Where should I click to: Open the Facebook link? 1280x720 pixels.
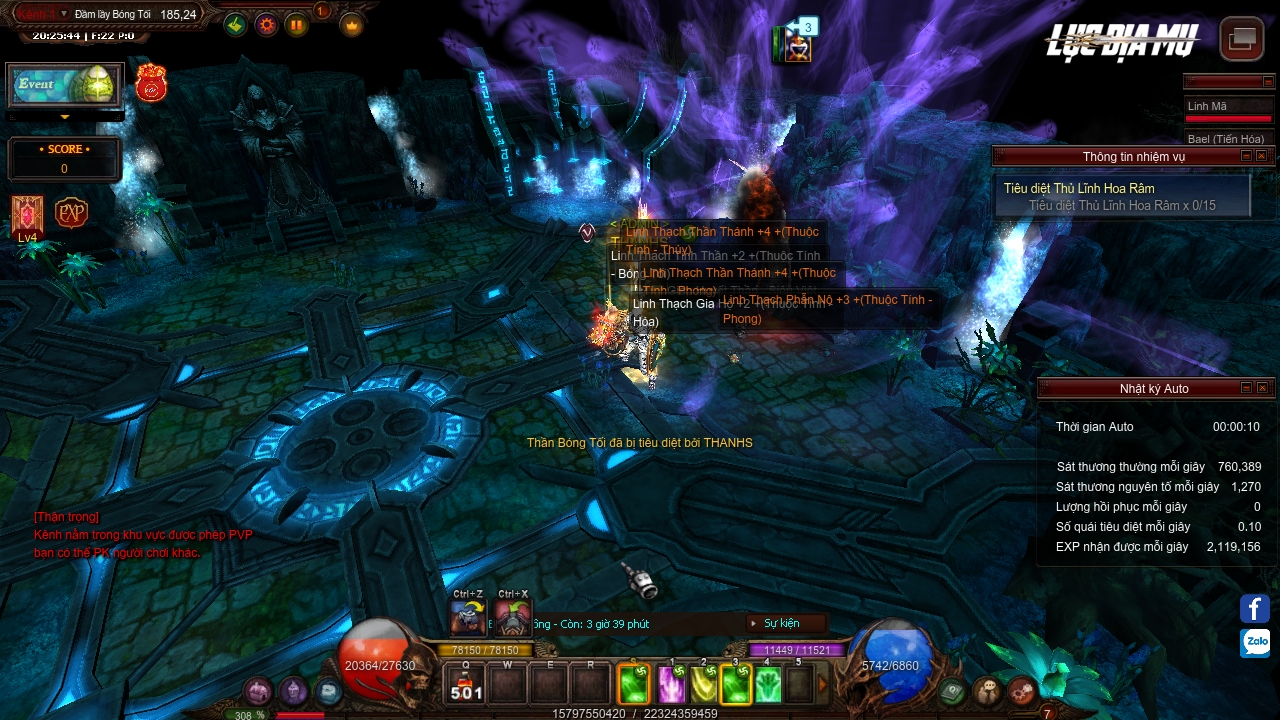coord(1255,608)
